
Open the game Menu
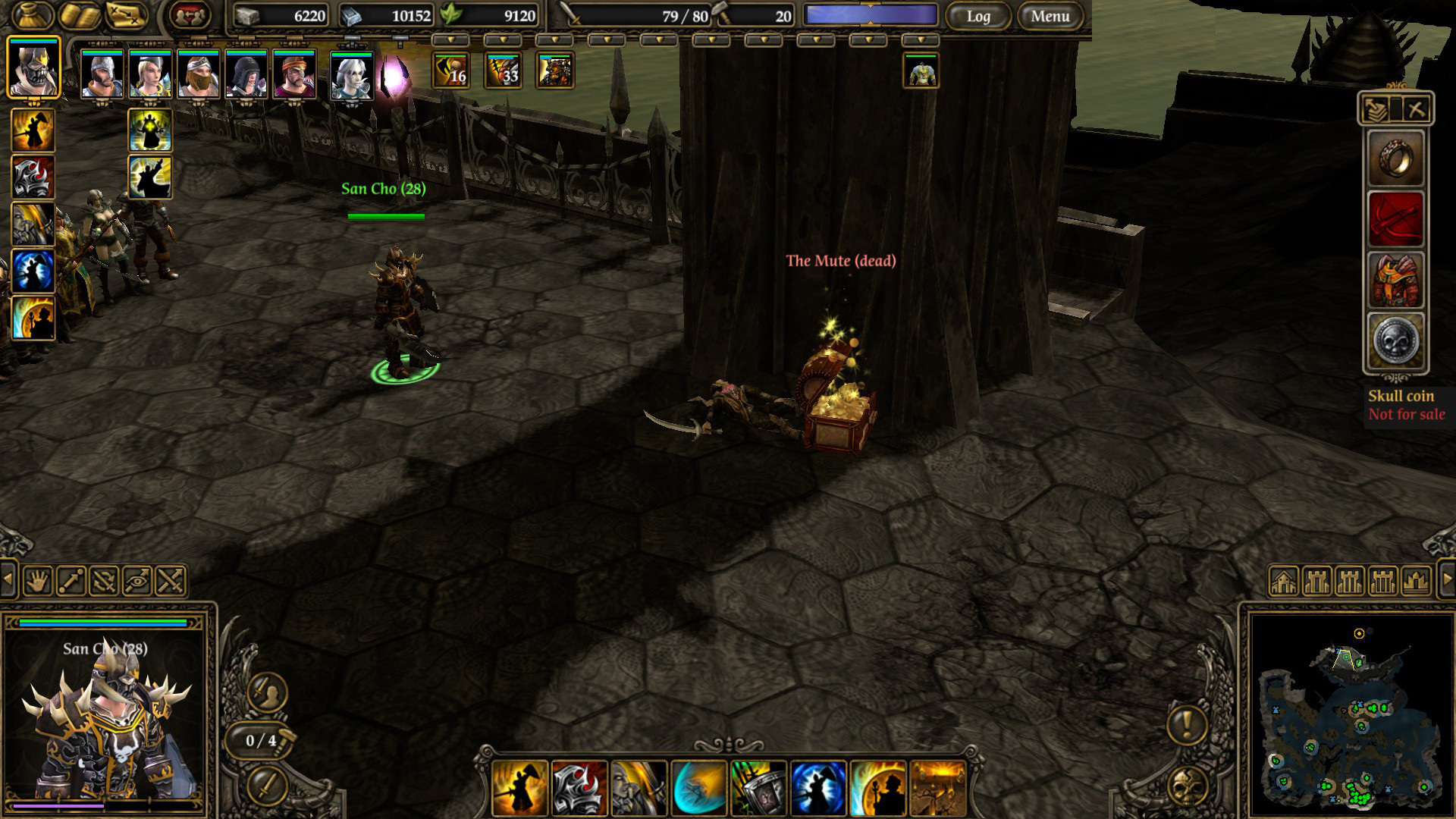pyautogui.click(x=1050, y=16)
